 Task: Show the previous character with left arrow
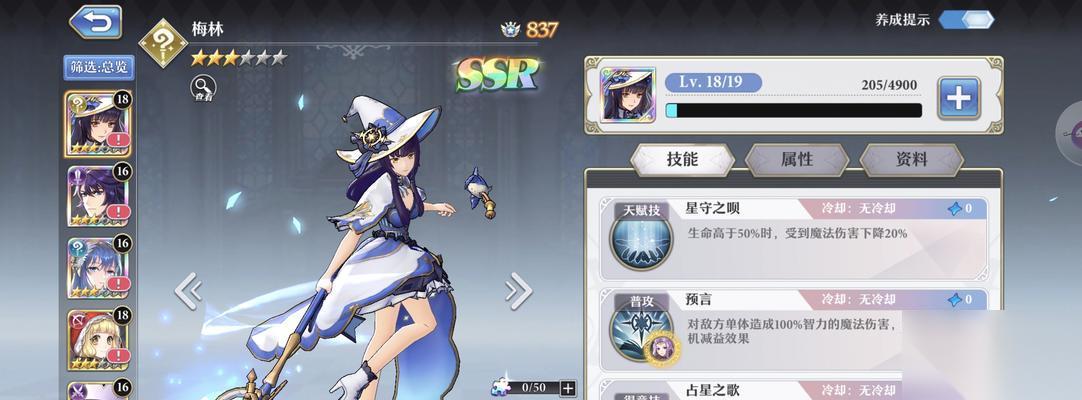coord(188,291)
